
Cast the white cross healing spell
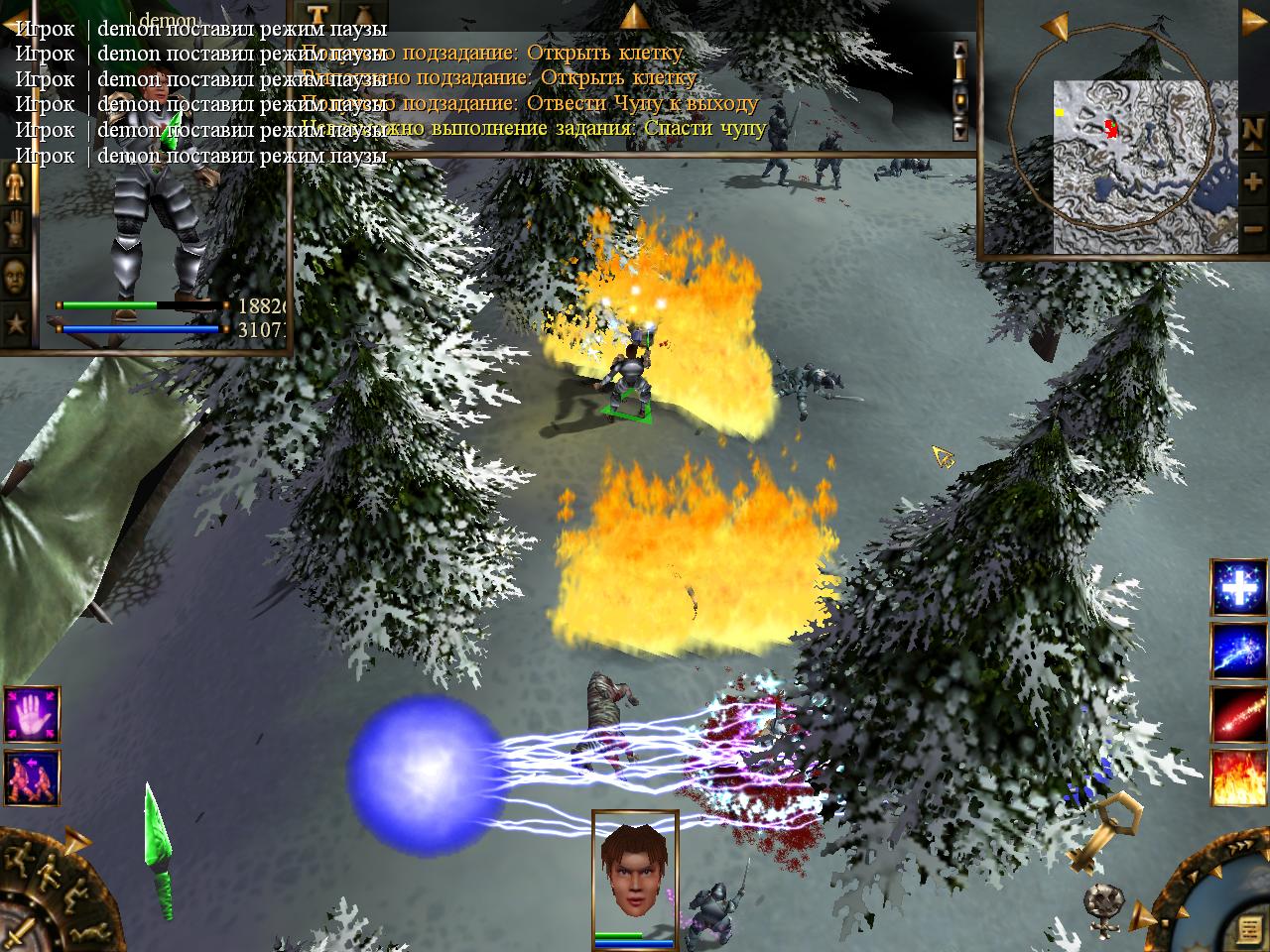[x=1238, y=587]
